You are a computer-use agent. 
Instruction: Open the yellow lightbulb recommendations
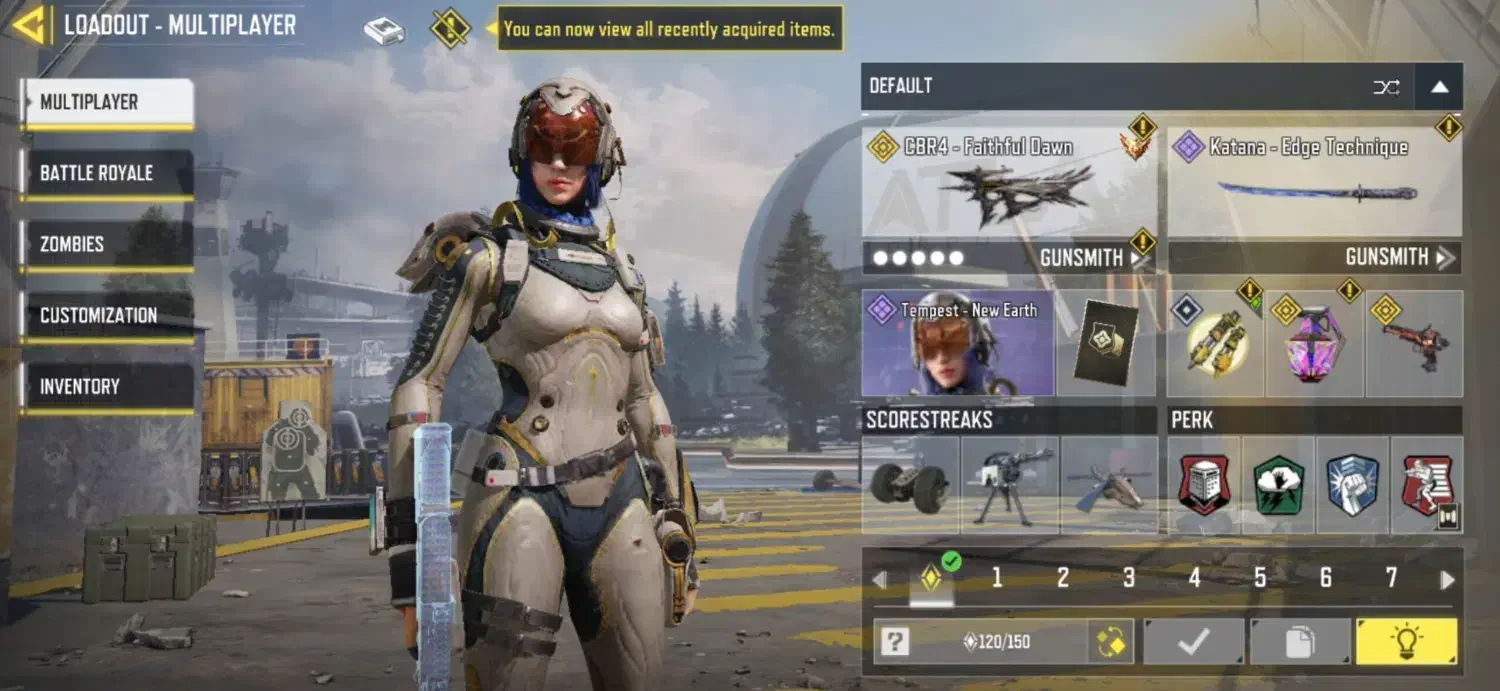coord(1407,641)
